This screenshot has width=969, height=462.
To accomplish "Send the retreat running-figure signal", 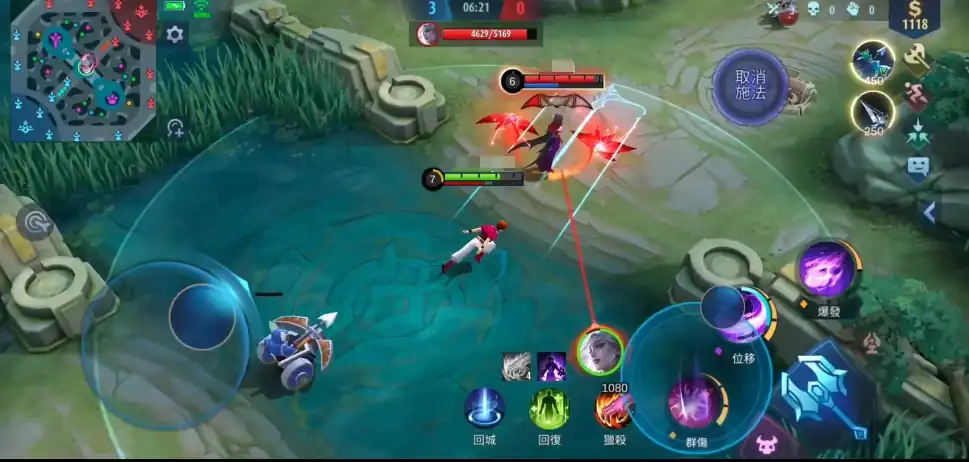I will pos(918,95).
